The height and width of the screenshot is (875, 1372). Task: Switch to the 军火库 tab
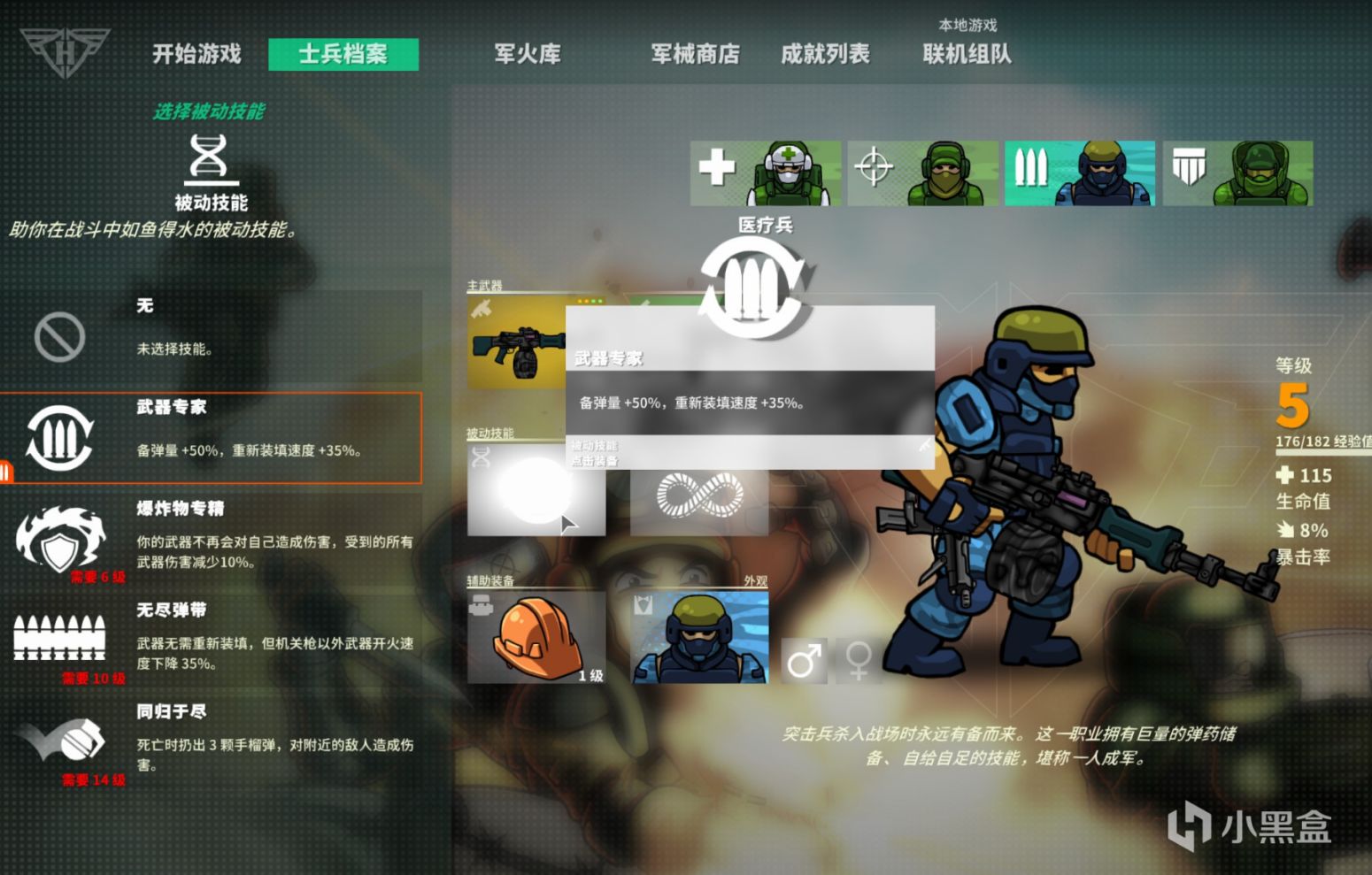point(528,55)
